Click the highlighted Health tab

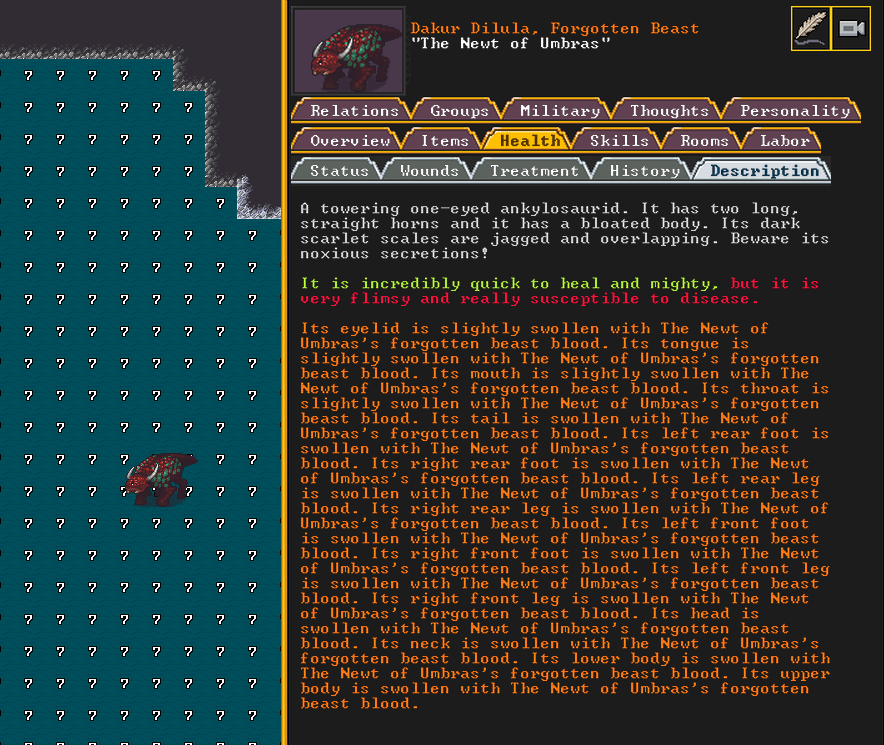coord(530,141)
